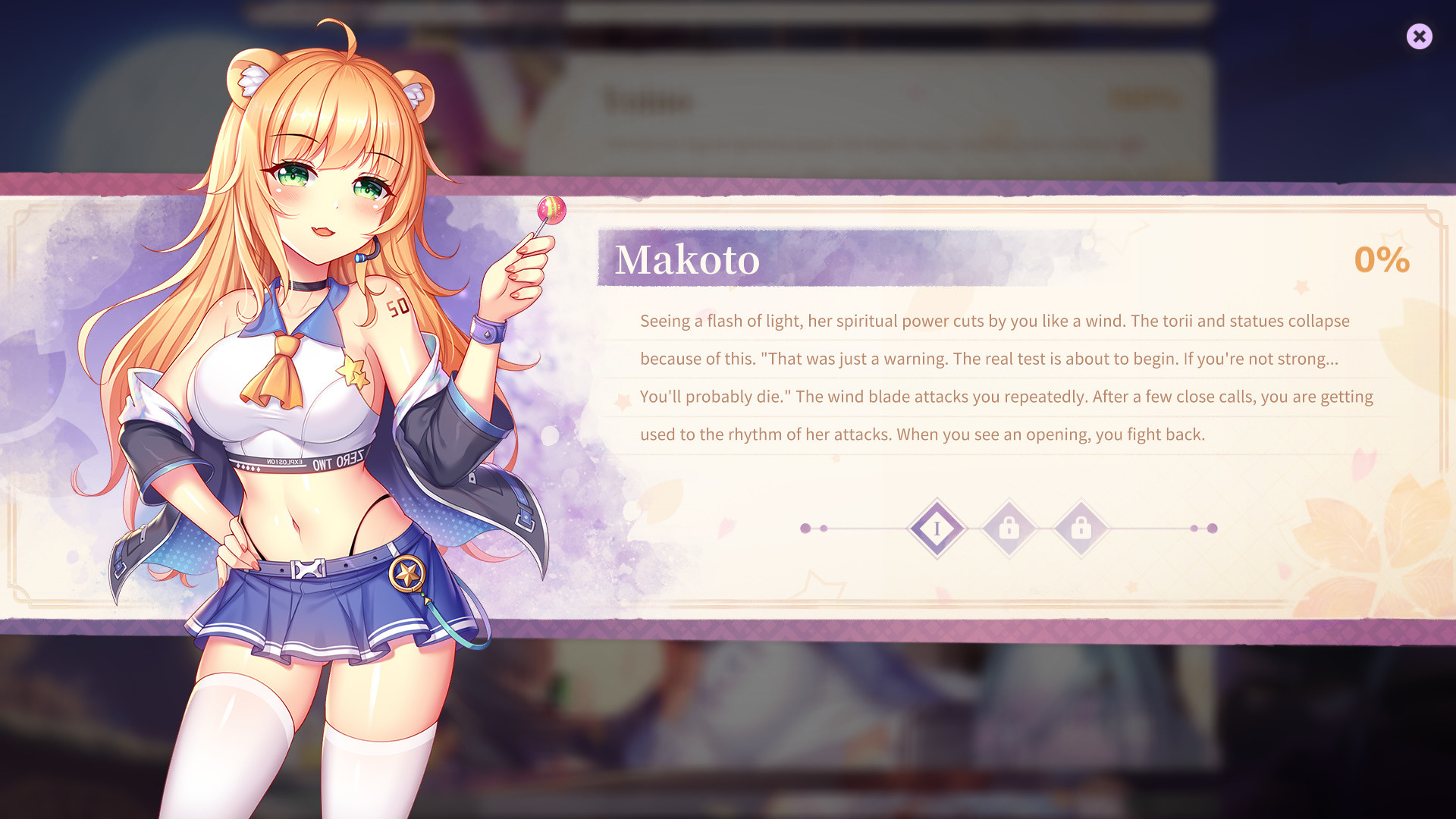This screenshot has width=1456, height=819.
Task: Click the second locked stage padlock icon
Action: coord(1081,529)
